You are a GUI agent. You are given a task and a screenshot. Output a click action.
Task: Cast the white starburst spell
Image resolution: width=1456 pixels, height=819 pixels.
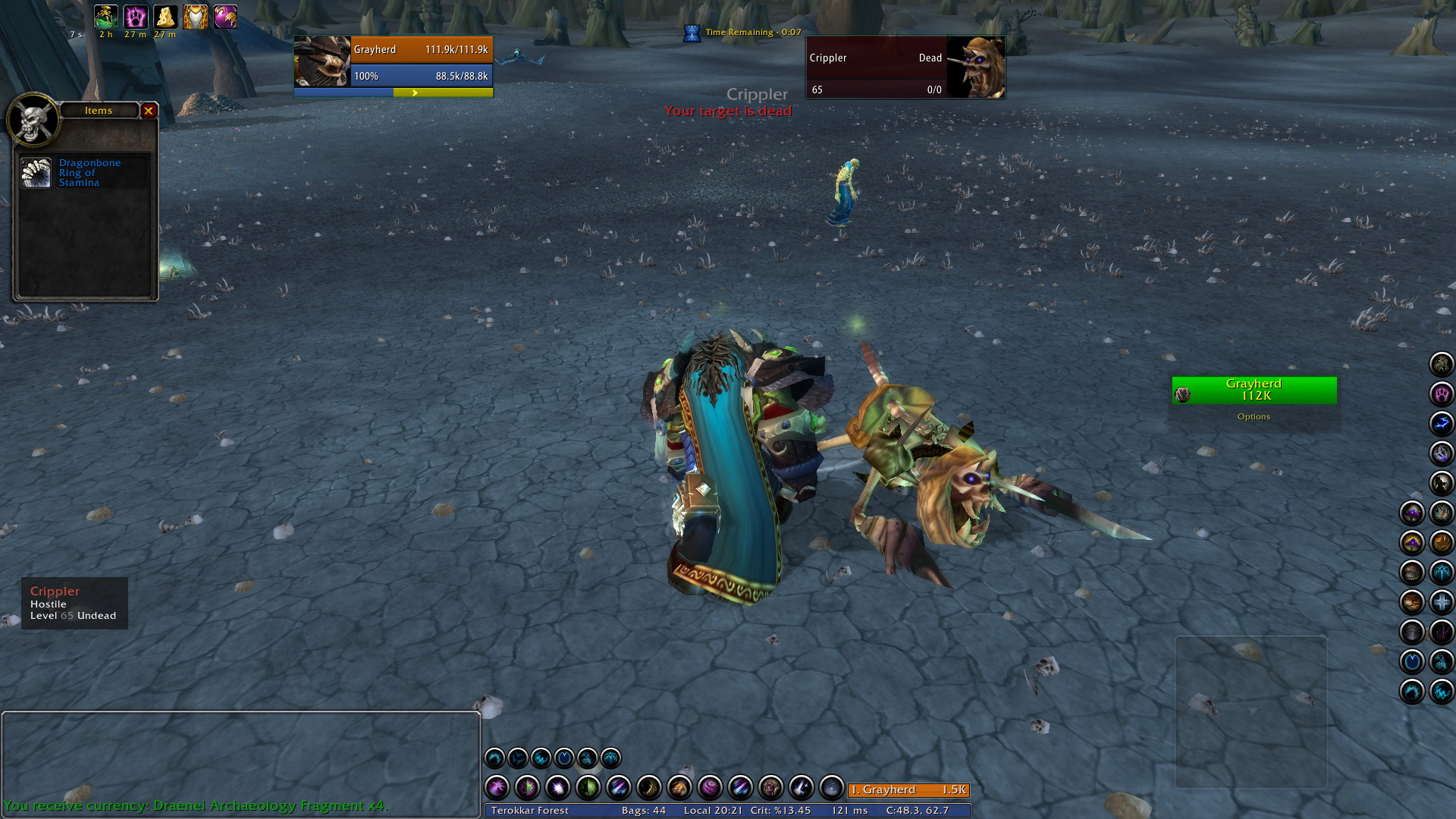pos(557,789)
